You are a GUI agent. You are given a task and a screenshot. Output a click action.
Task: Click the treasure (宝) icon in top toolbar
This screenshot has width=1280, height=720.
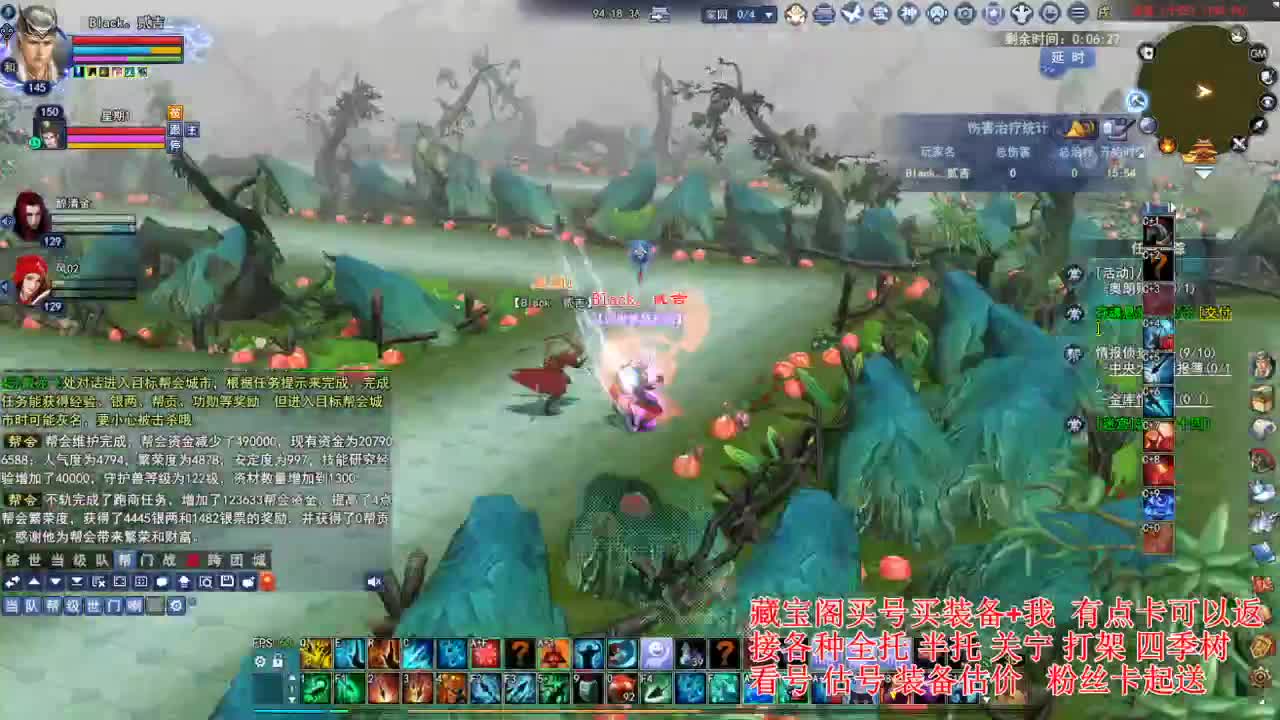click(878, 14)
